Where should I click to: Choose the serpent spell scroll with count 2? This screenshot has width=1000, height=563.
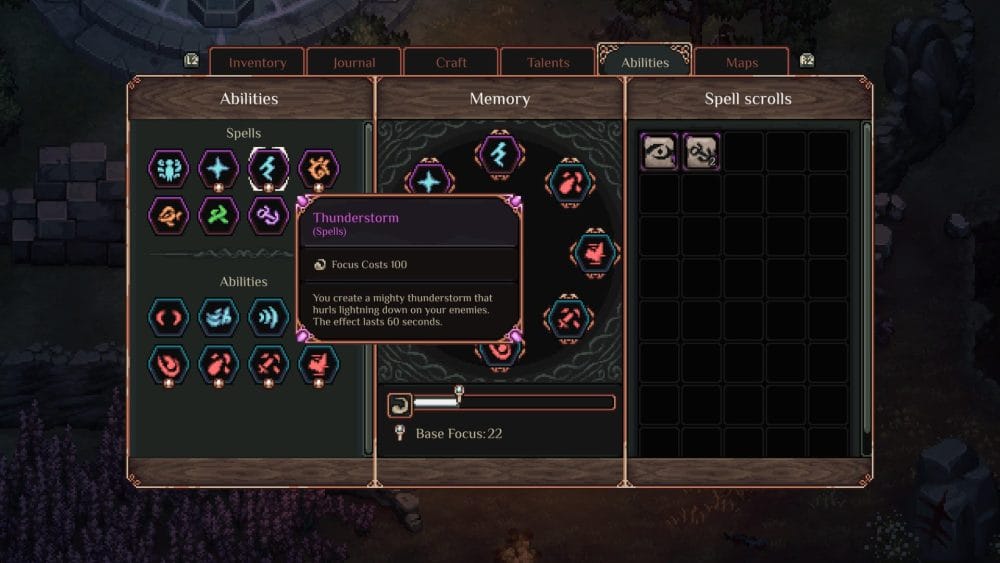[701, 152]
